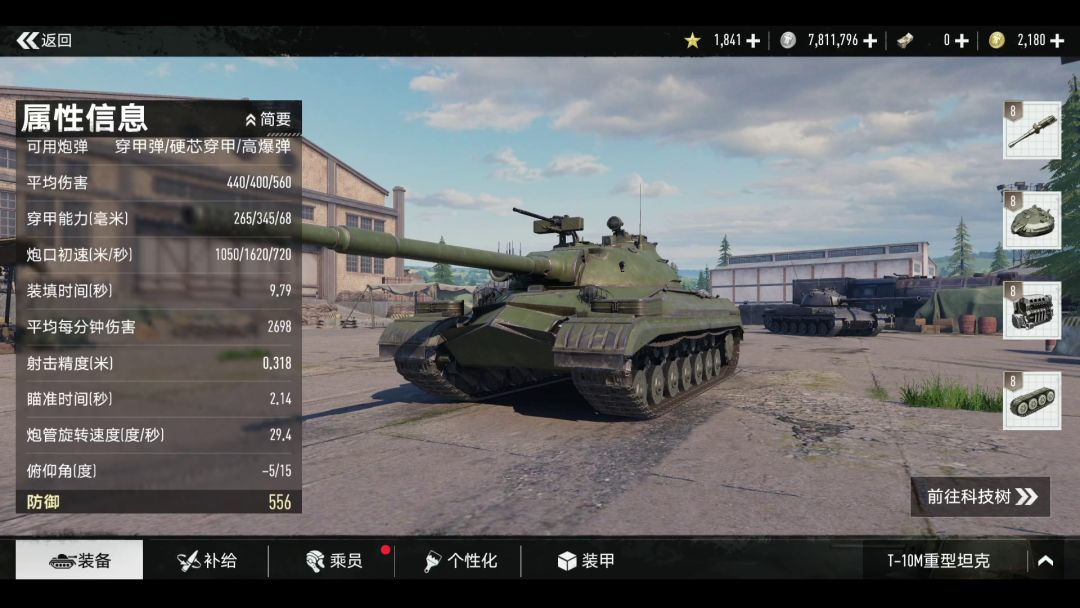Go back using the 返回 button

tap(45, 41)
